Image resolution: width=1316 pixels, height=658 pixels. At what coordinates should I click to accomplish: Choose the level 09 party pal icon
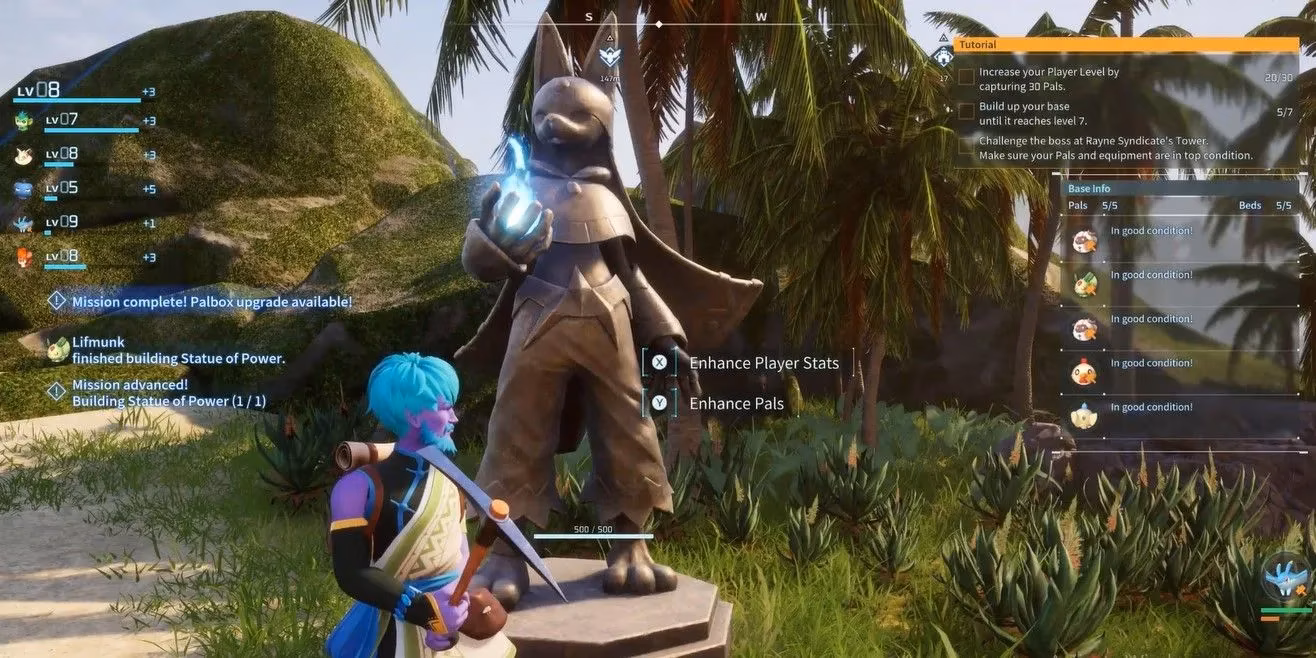click(24, 223)
